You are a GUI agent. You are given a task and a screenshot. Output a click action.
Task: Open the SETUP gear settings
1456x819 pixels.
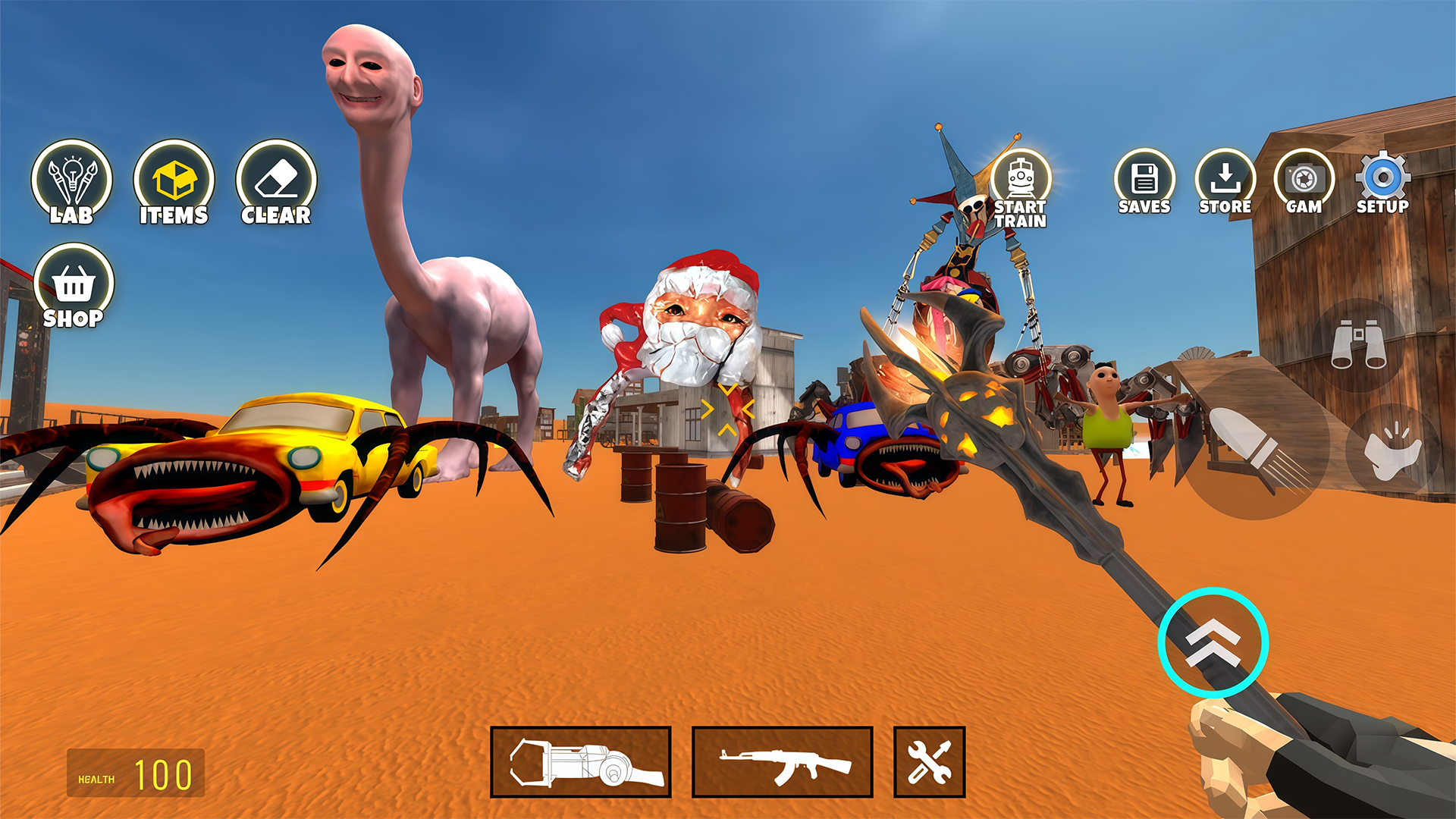pyautogui.click(x=1383, y=183)
